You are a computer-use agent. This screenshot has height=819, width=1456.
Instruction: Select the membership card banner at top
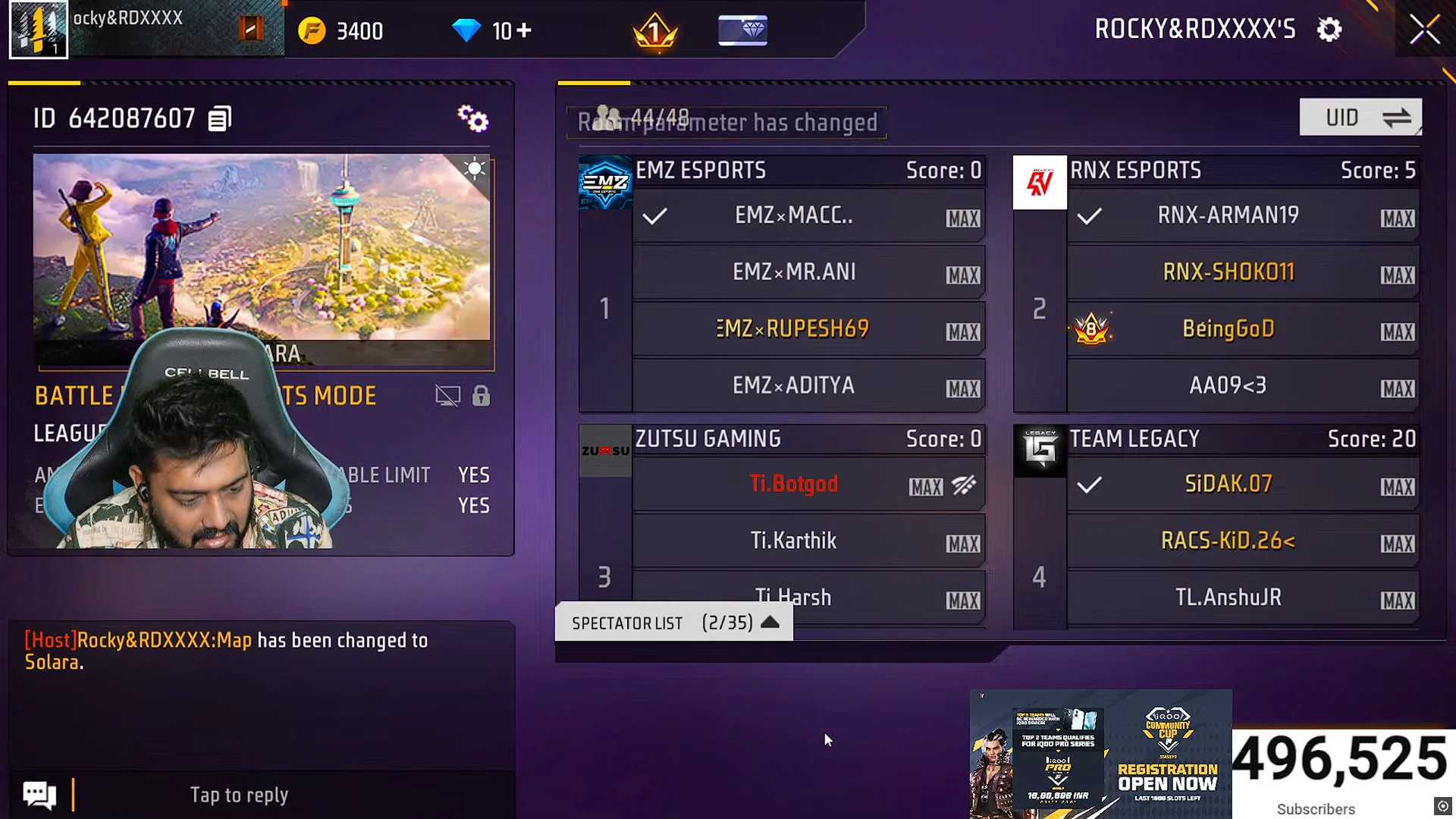(742, 30)
